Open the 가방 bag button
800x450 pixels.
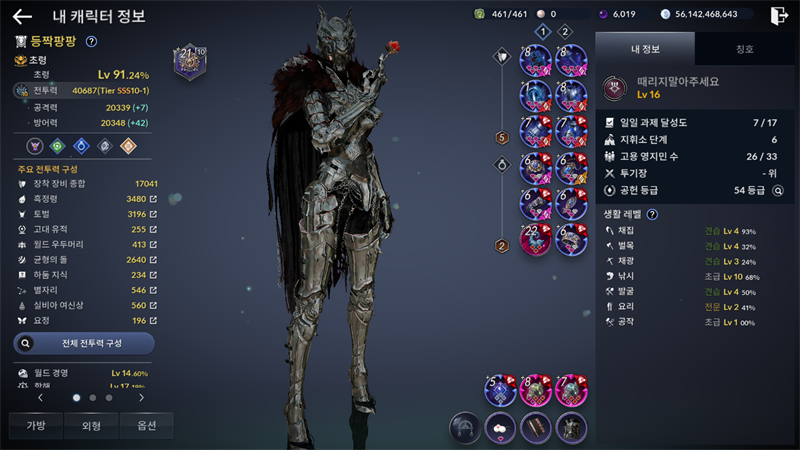(35, 425)
